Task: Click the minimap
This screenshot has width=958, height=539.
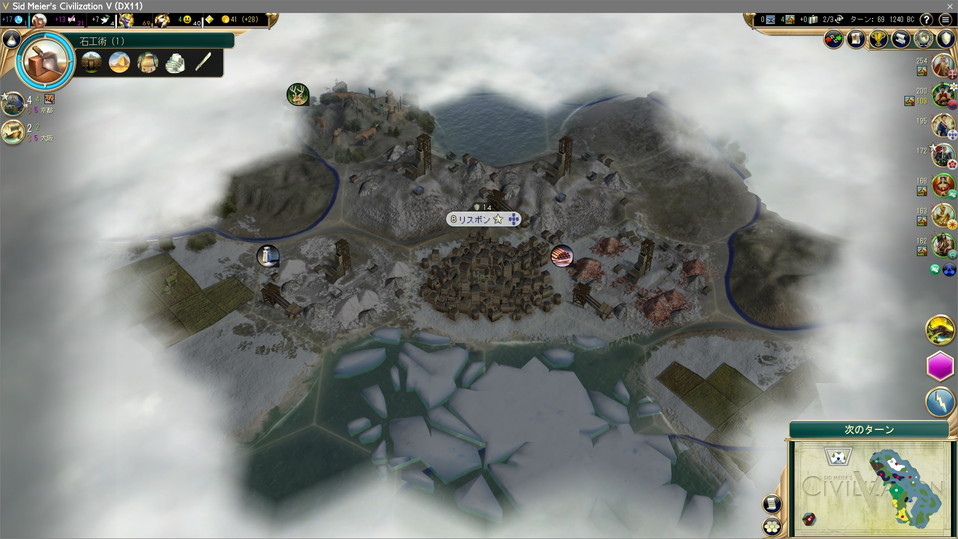Action: 868,487
